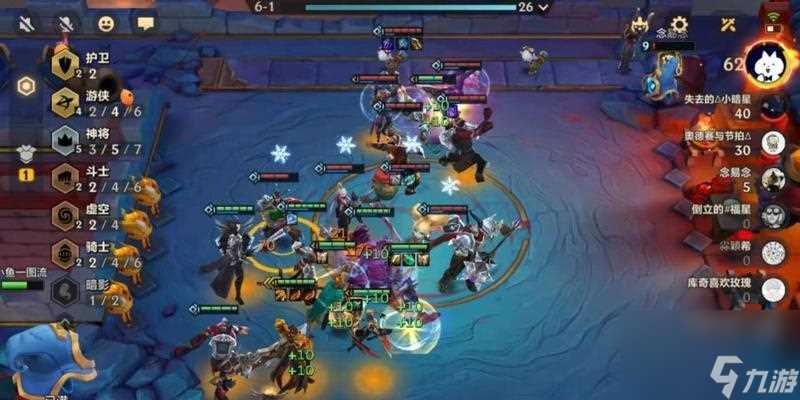
Task: Toggle the muted microphone icon
Action: tap(66, 22)
